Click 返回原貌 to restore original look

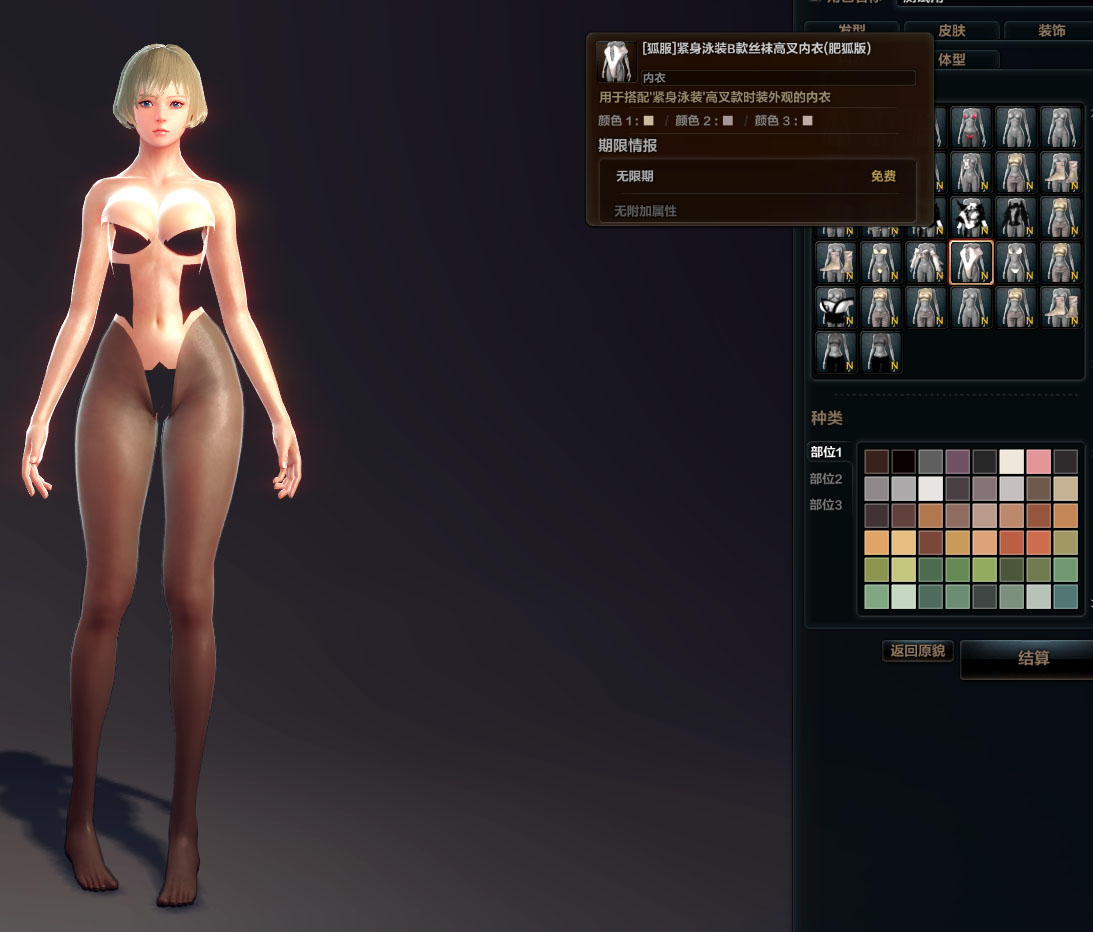[917, 651]
